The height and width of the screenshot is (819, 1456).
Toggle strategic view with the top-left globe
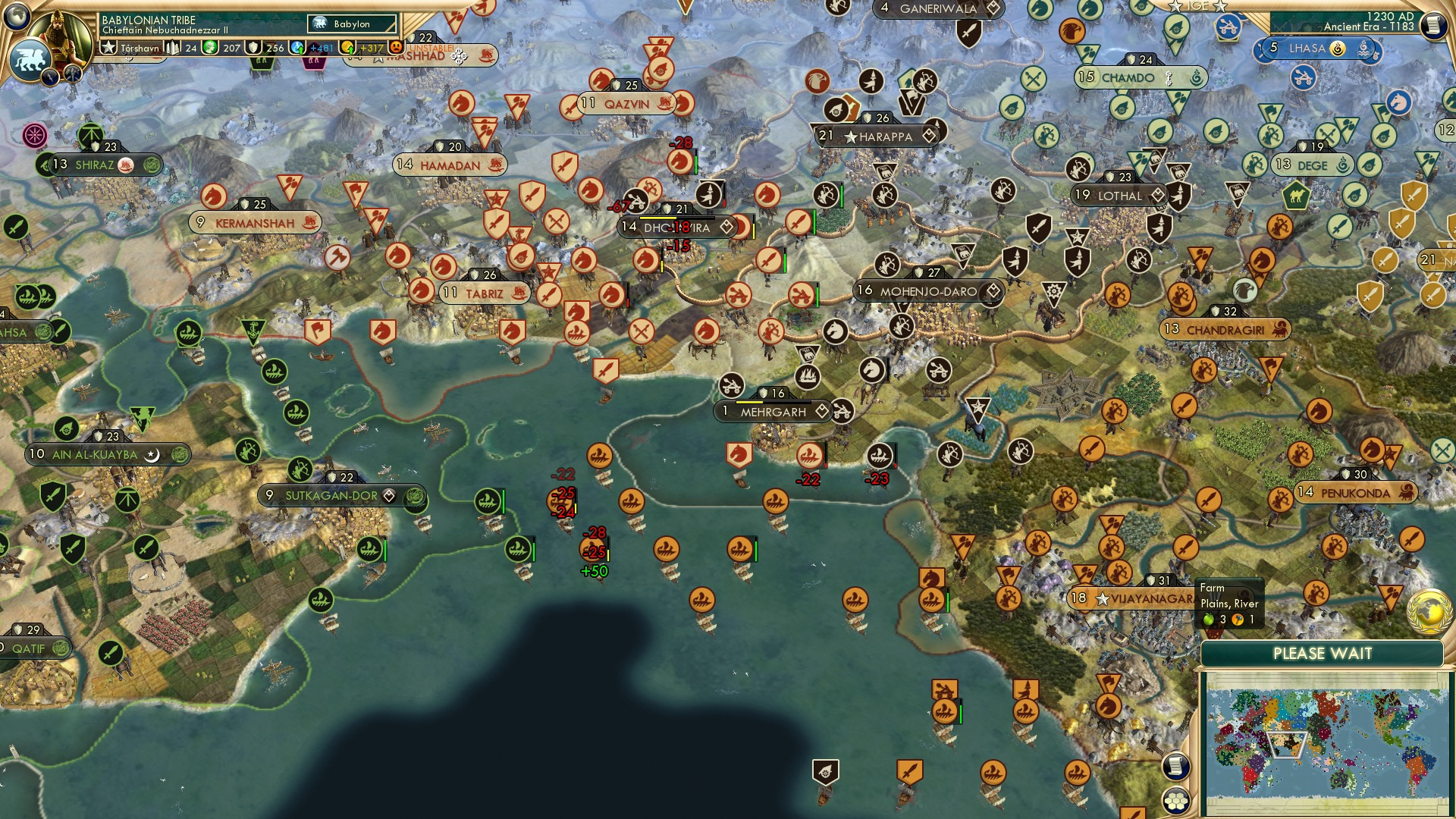[x=17, y=14]
